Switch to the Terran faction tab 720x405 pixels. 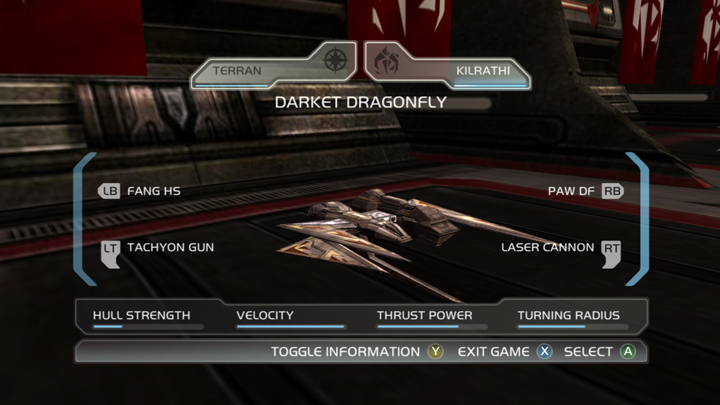pyautogui.click(x=270, y=71)
